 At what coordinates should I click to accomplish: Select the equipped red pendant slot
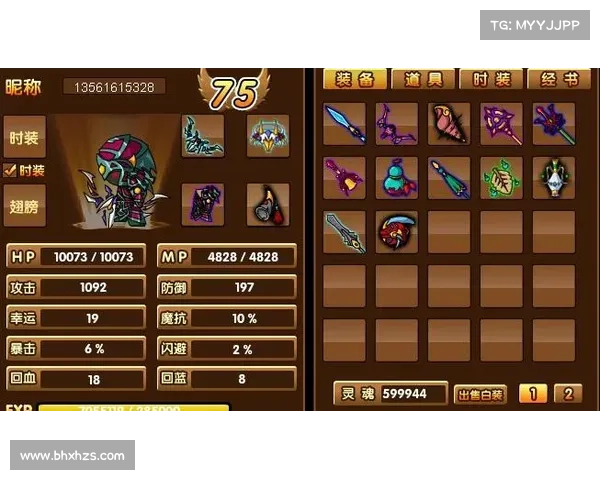click(267, 203)
